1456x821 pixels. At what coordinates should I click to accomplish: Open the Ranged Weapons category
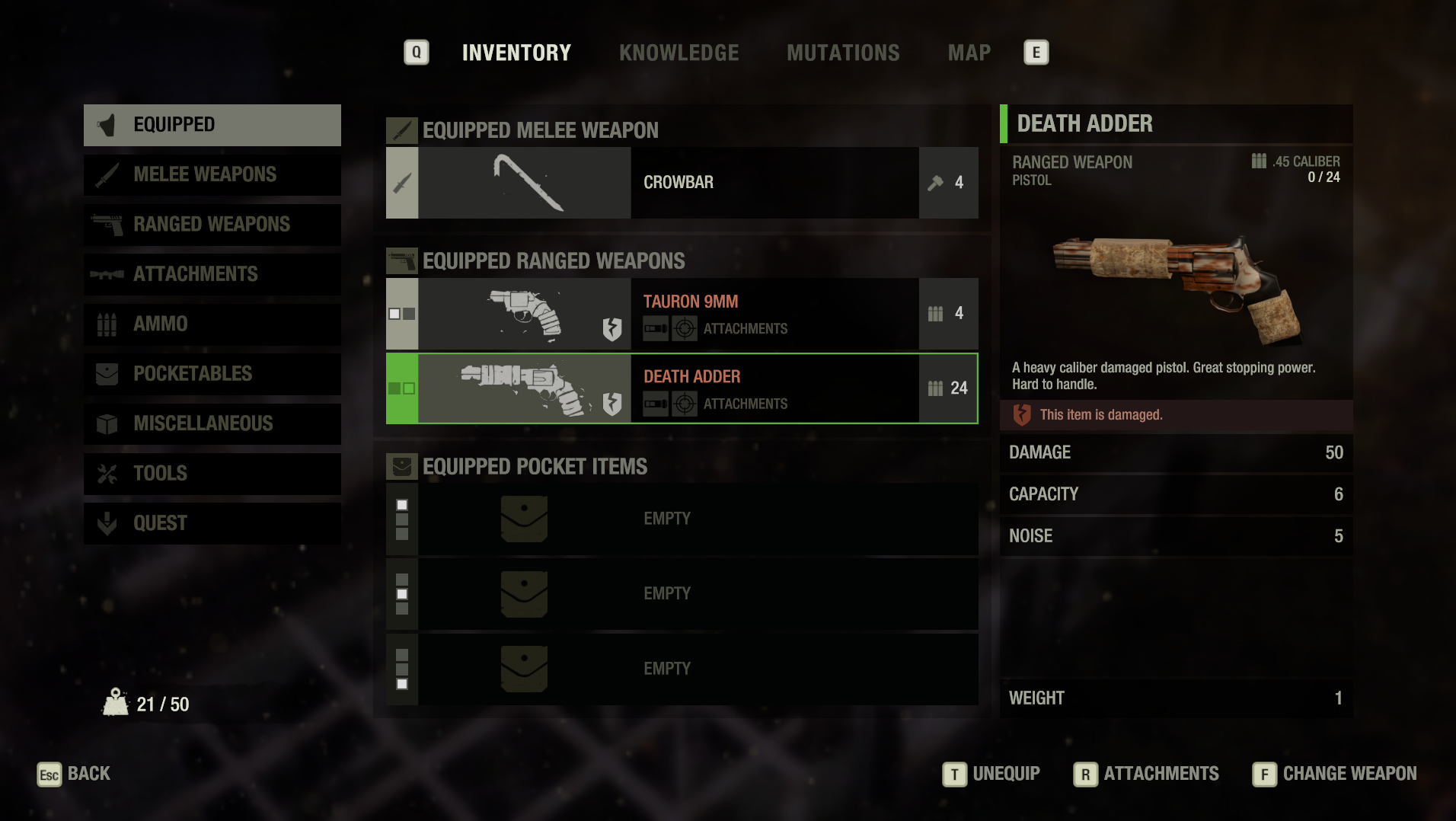[212, 225]
